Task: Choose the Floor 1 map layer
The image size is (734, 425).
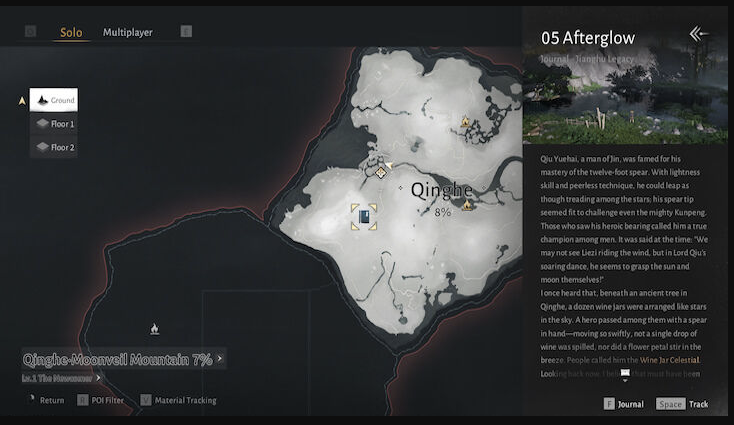Action: pyautogui.click(x=54, y=124)
